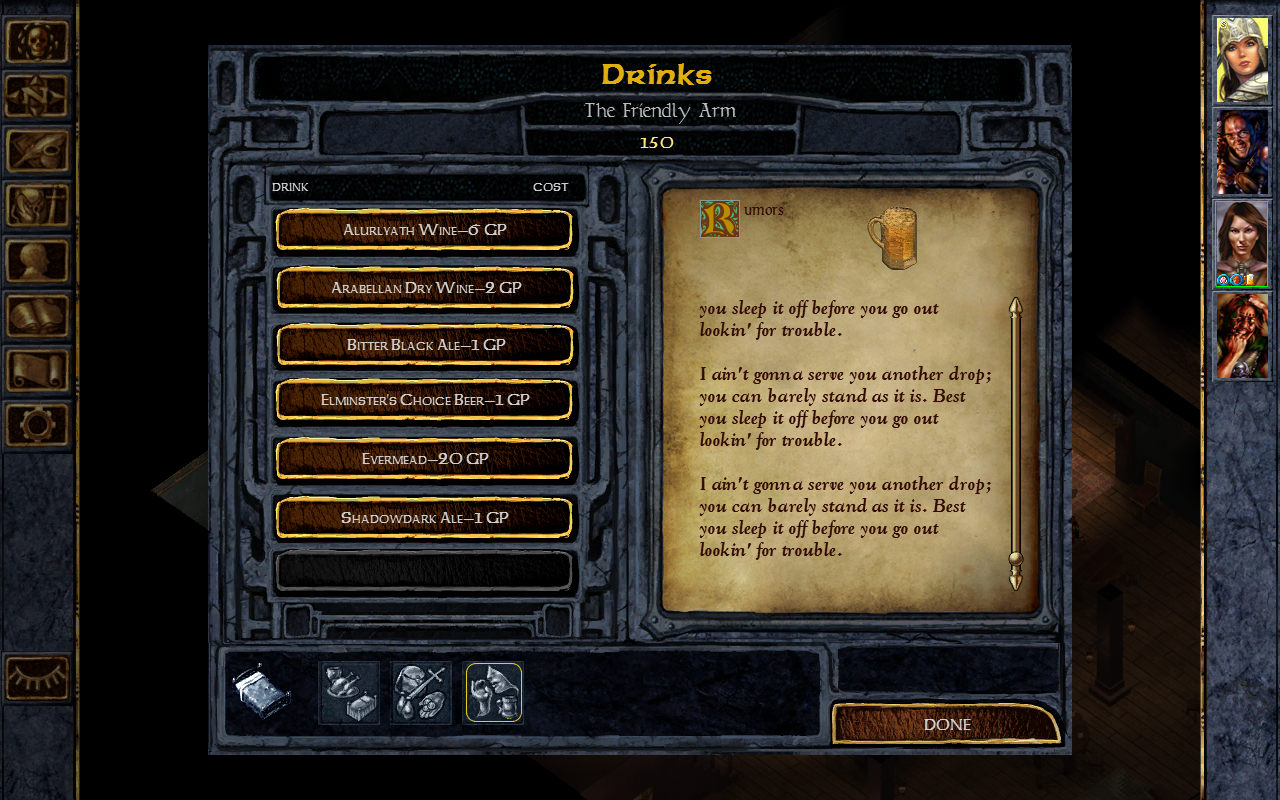Open the buy and sell tab with sword and coins

click(x=421, y=692)
